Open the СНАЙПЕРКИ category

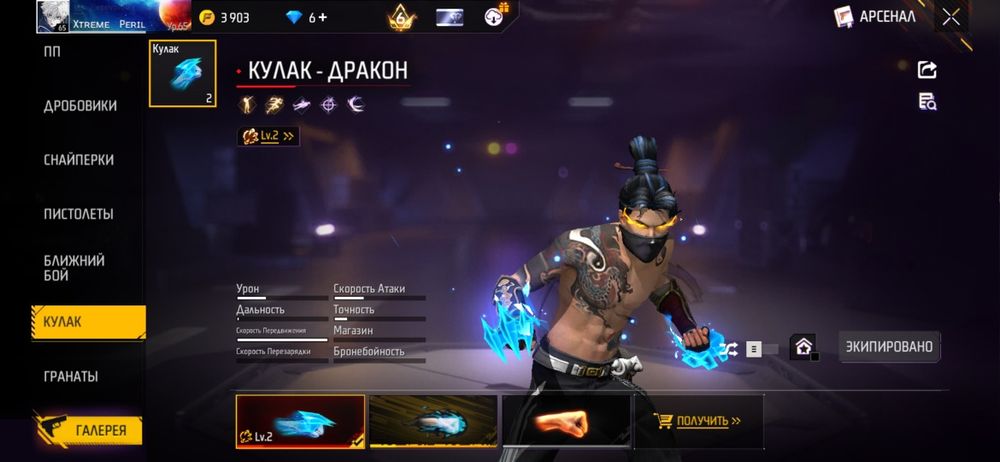coord(78,160)
